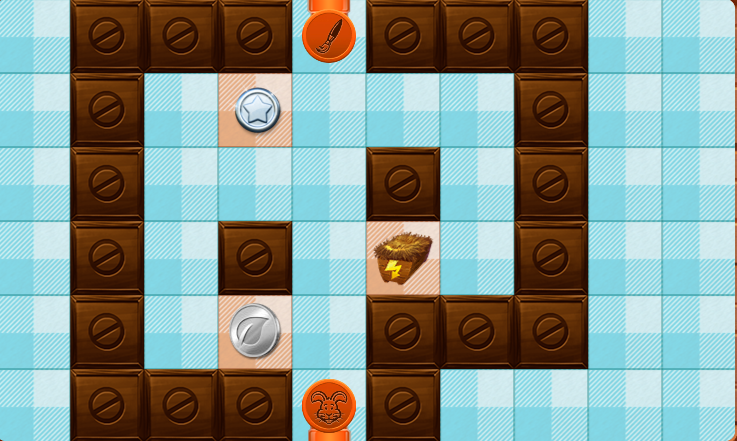Choose the hay bale lightning tile
The width and height of the screenshot is (737, 441).
403,258
